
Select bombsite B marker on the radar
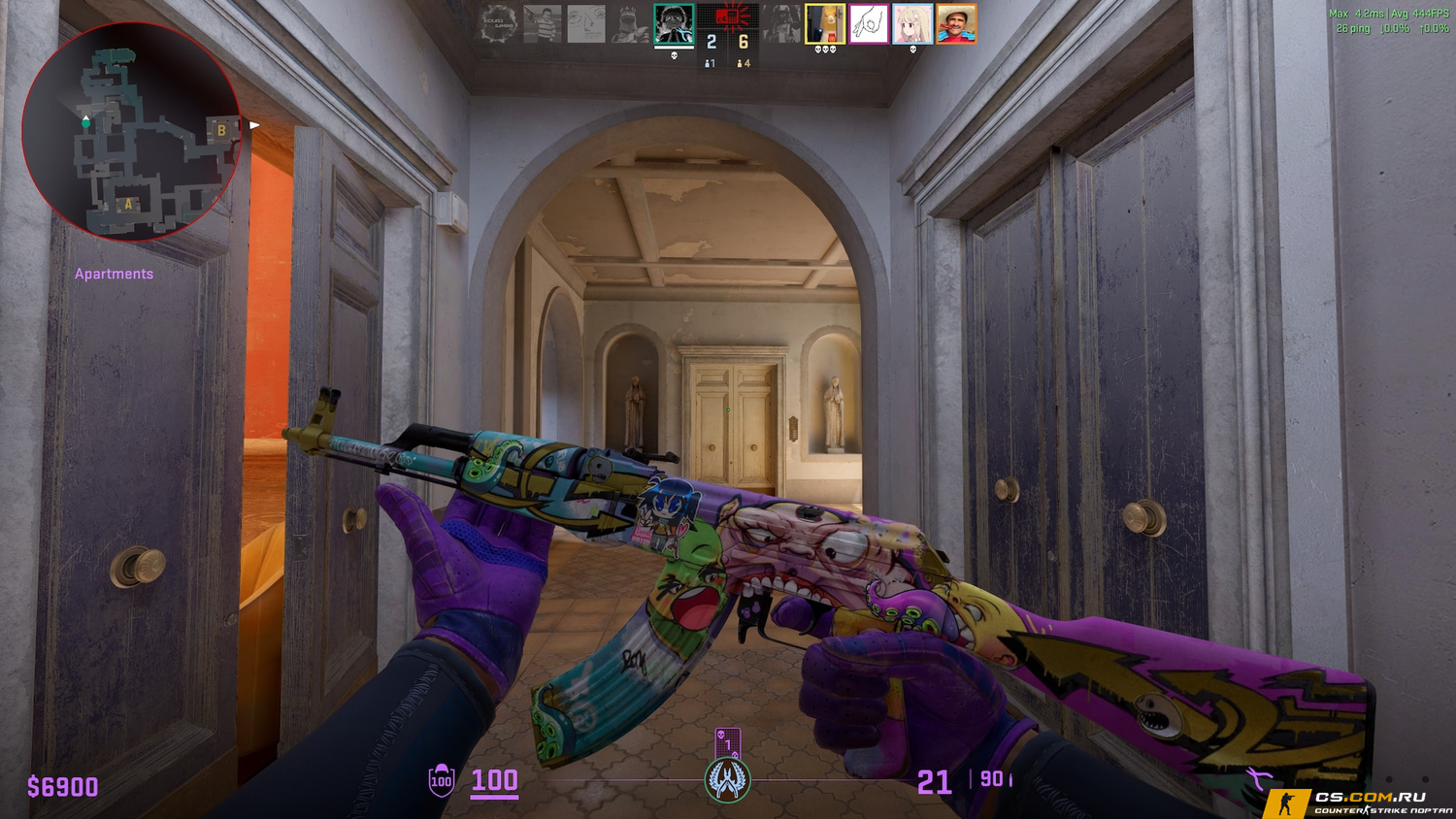pos(221,130)
